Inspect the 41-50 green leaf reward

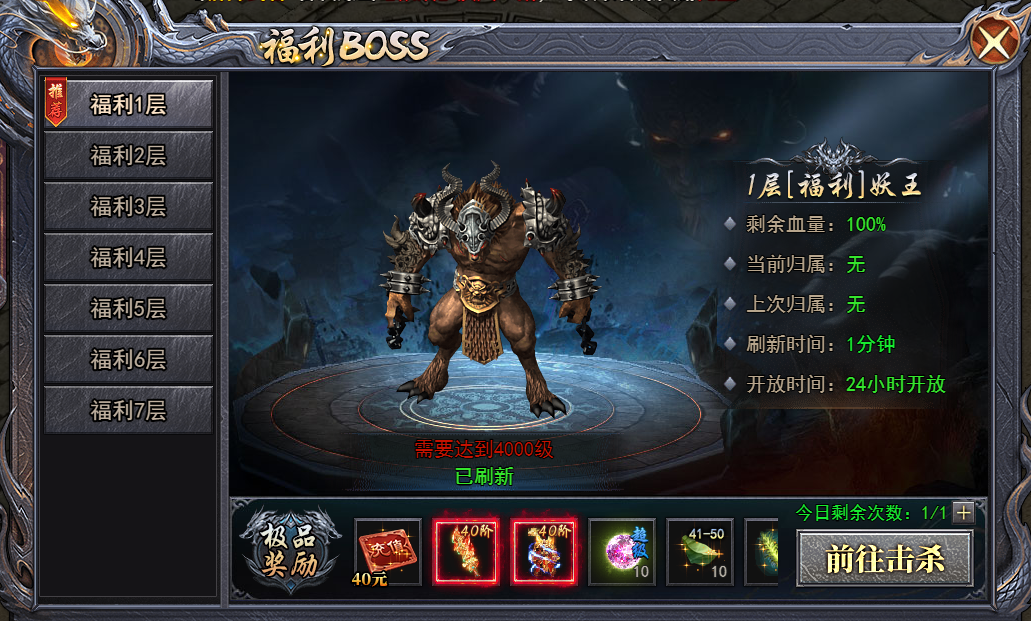click(699, 551)
